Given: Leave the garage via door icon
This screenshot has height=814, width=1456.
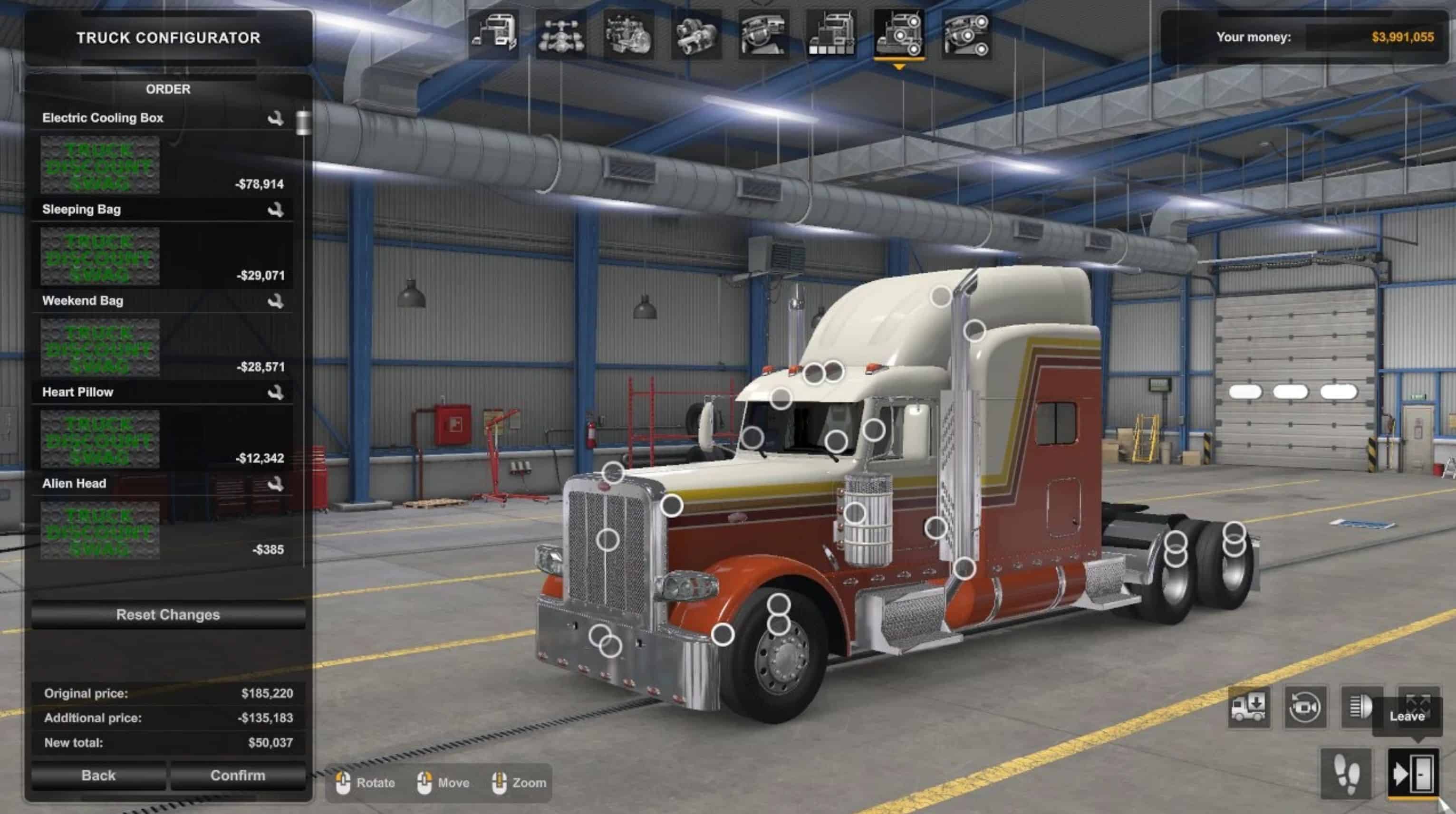Looking at the screenshot, I should point(1413,773).
